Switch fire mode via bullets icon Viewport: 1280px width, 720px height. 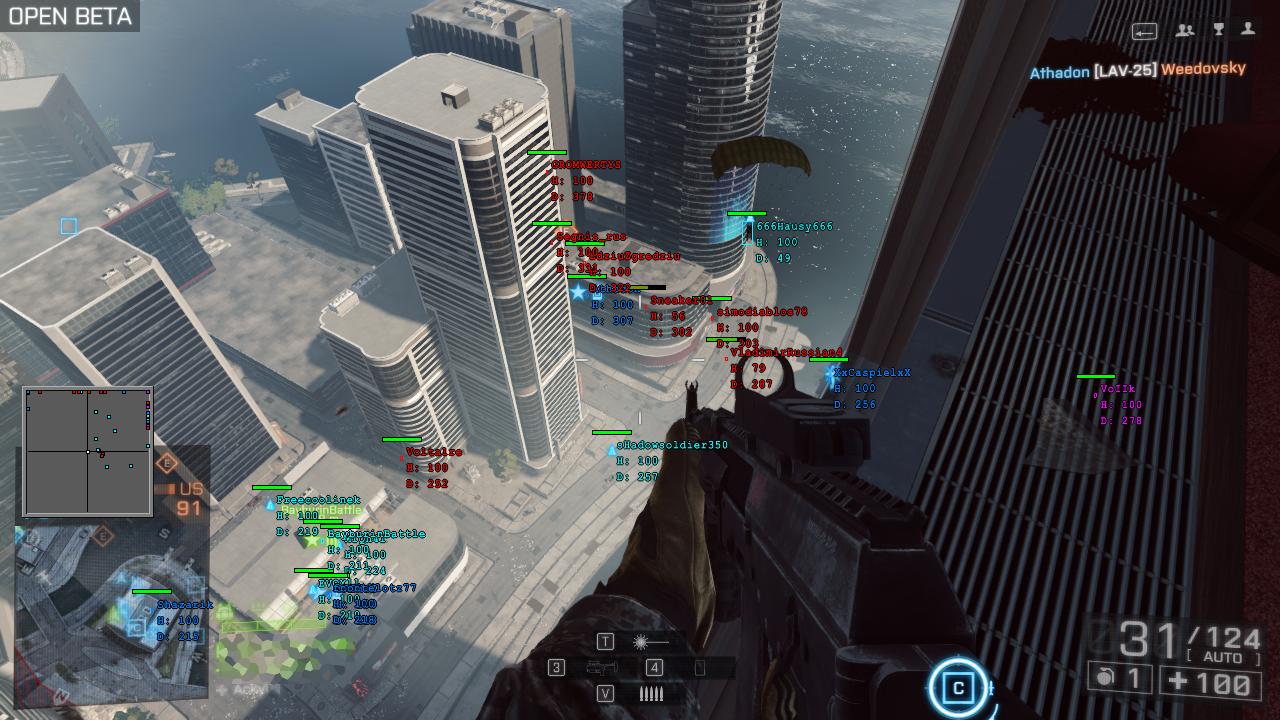coord(651,693)
